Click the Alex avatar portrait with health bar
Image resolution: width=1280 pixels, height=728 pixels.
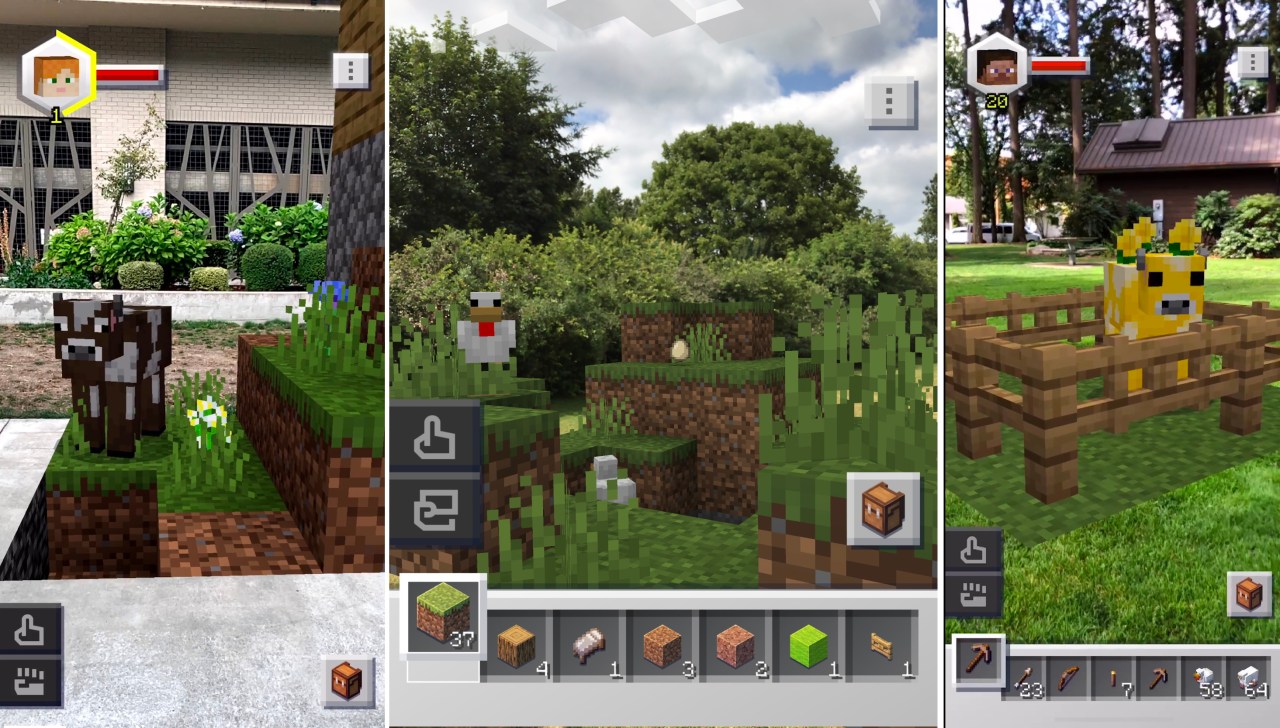57,75
